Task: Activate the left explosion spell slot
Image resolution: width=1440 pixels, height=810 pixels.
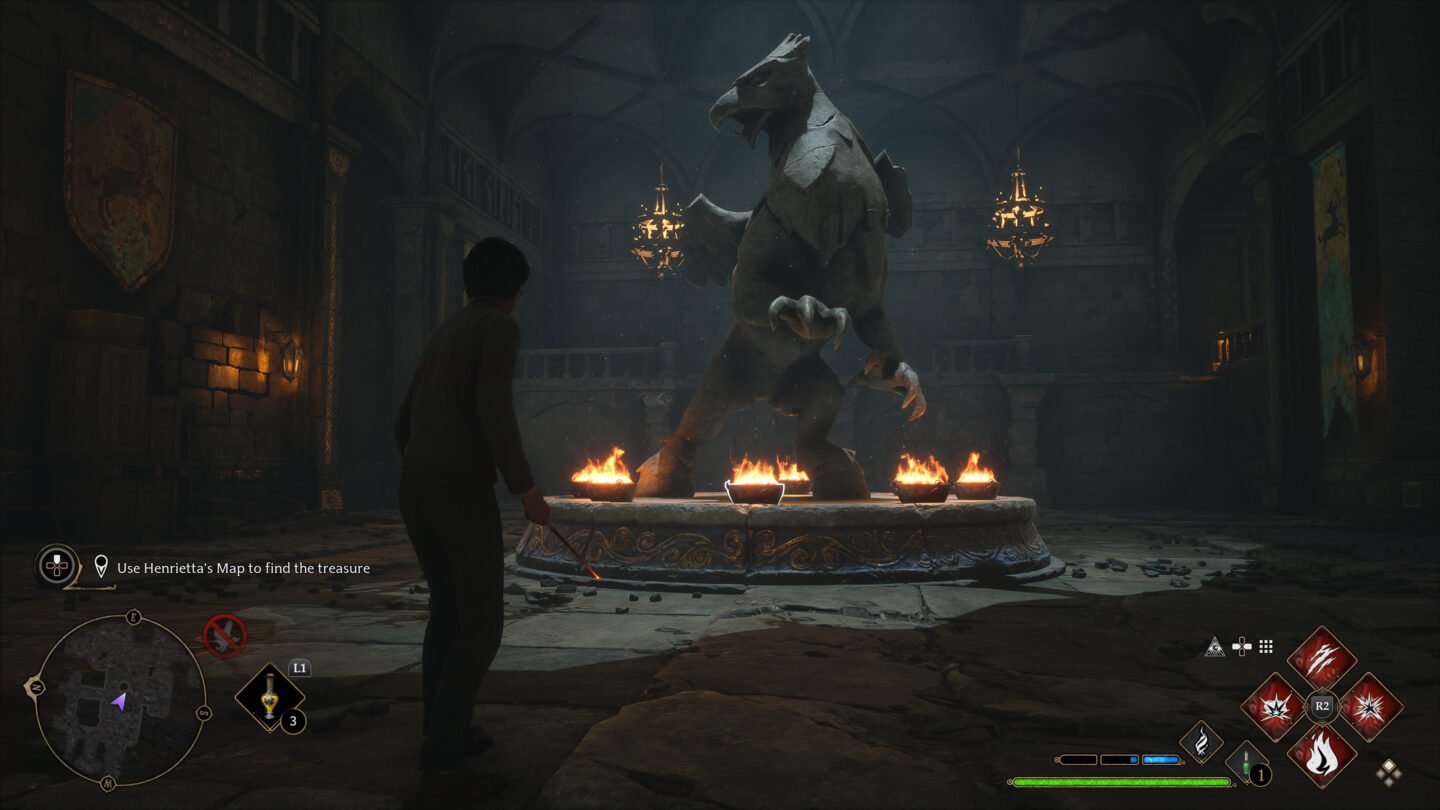Action: [1273, 707]
